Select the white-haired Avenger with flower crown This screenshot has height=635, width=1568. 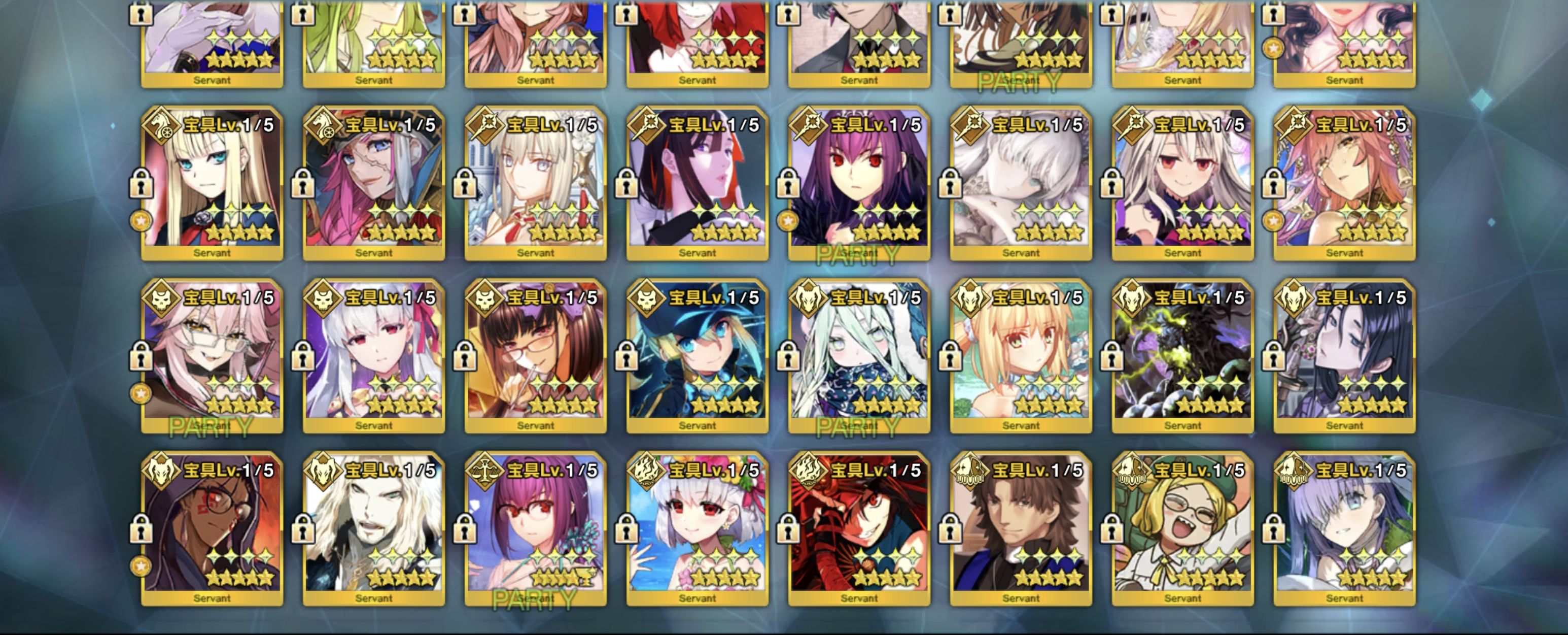[697, 528]
